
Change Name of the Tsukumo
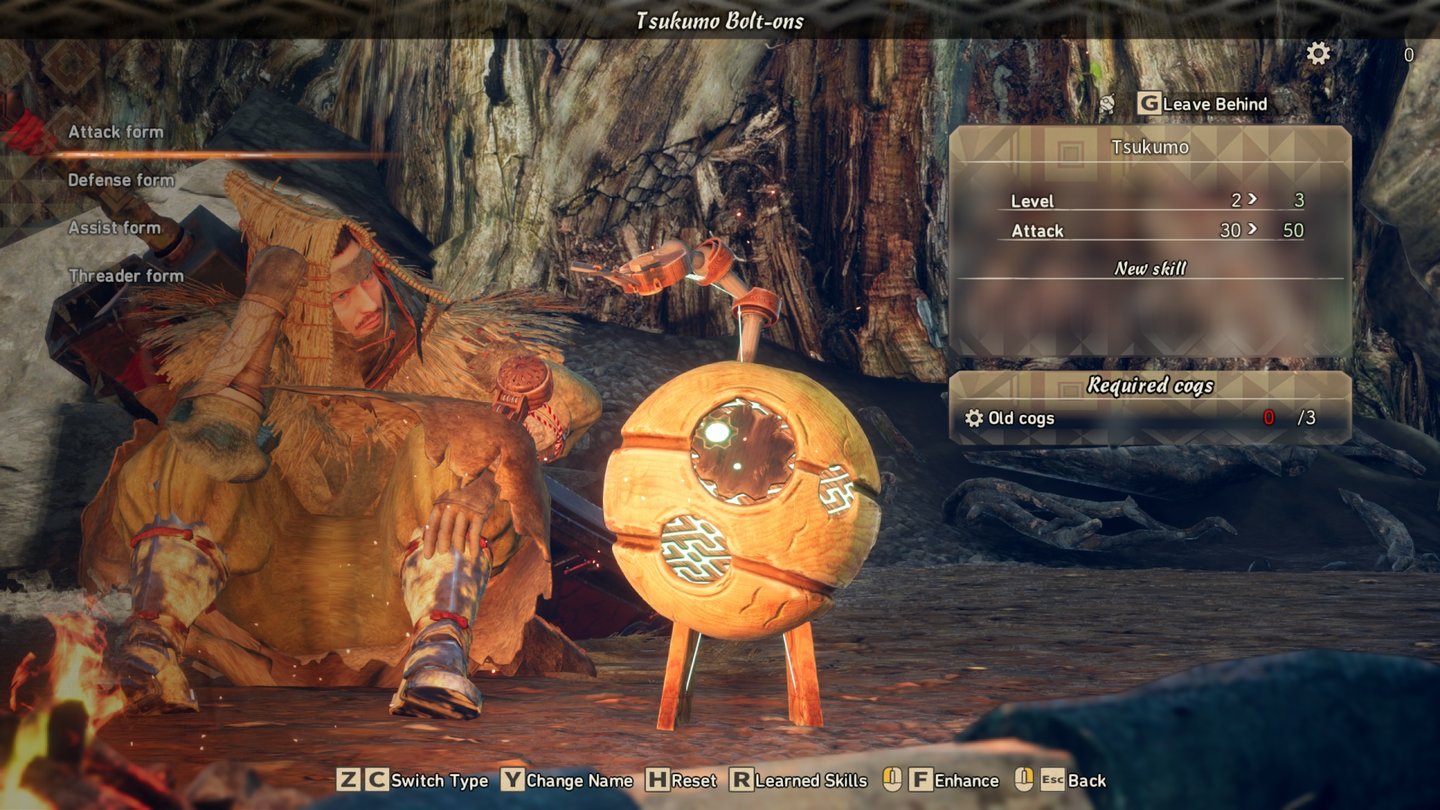[x=567, y=781]
